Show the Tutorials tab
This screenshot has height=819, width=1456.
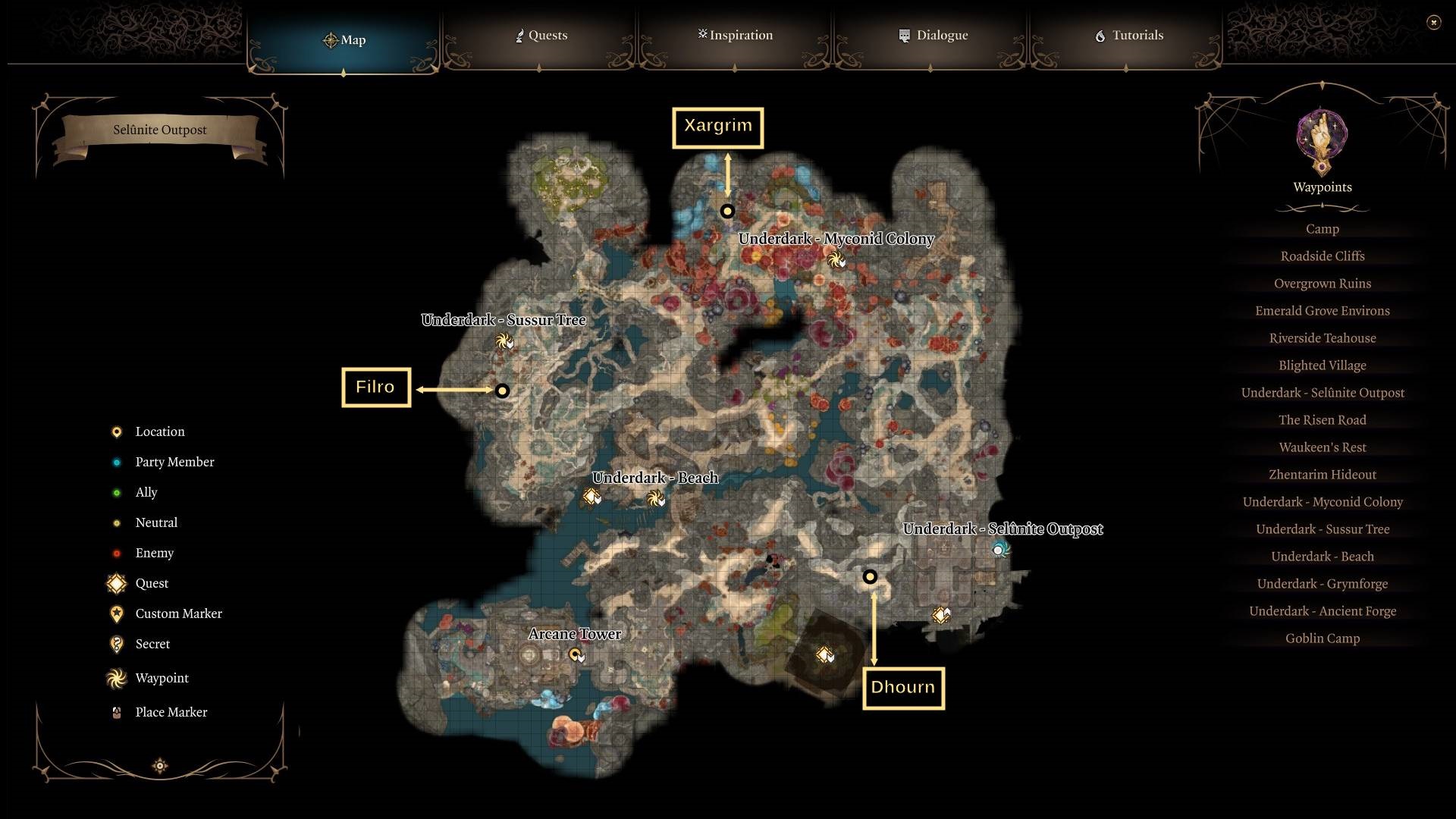[1128, 36]
